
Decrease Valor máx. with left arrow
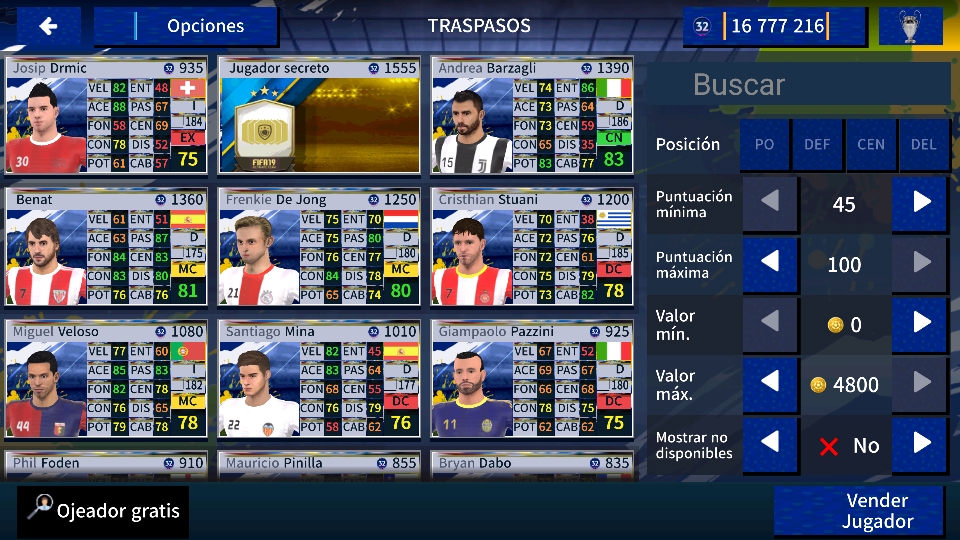coord(770,384)
